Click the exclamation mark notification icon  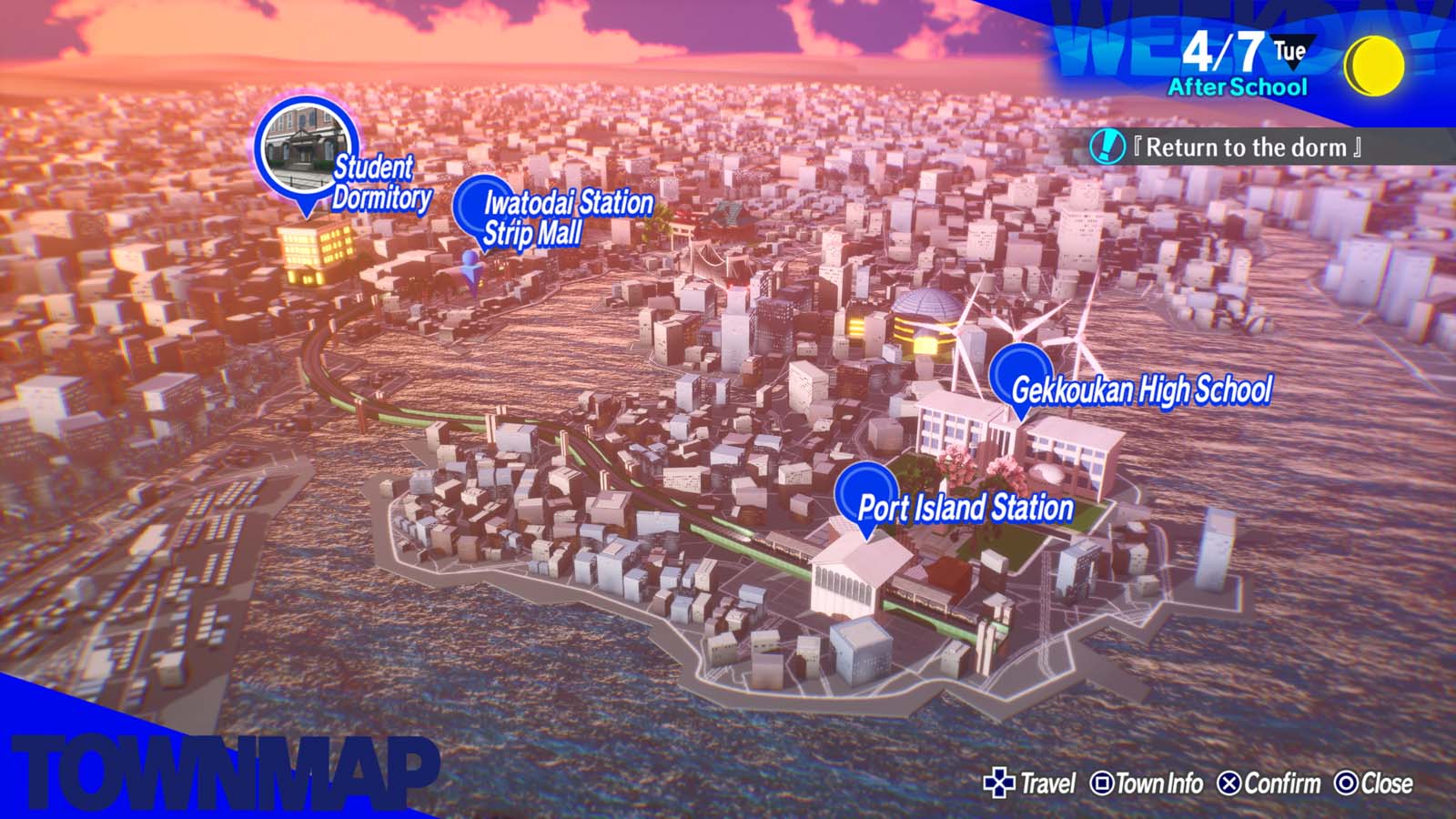click(1107, 145)
